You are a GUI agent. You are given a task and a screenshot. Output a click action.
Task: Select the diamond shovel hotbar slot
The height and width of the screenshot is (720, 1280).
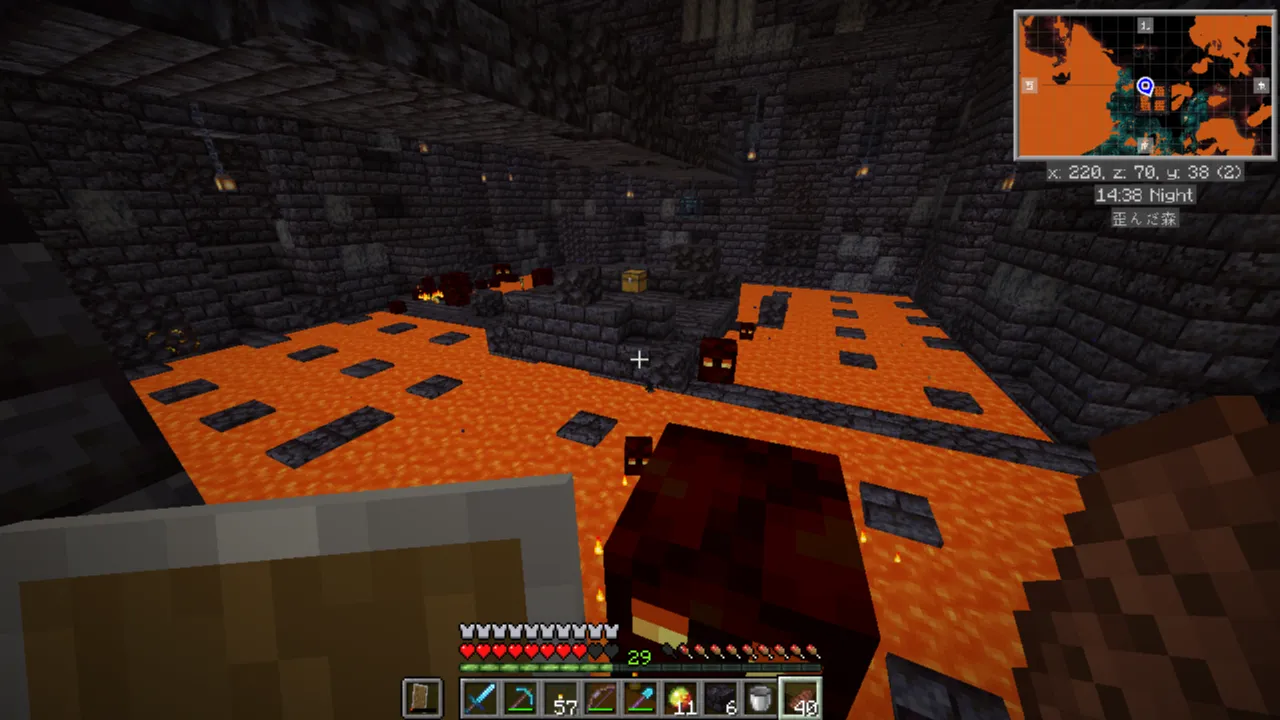(x=641, y=697)
